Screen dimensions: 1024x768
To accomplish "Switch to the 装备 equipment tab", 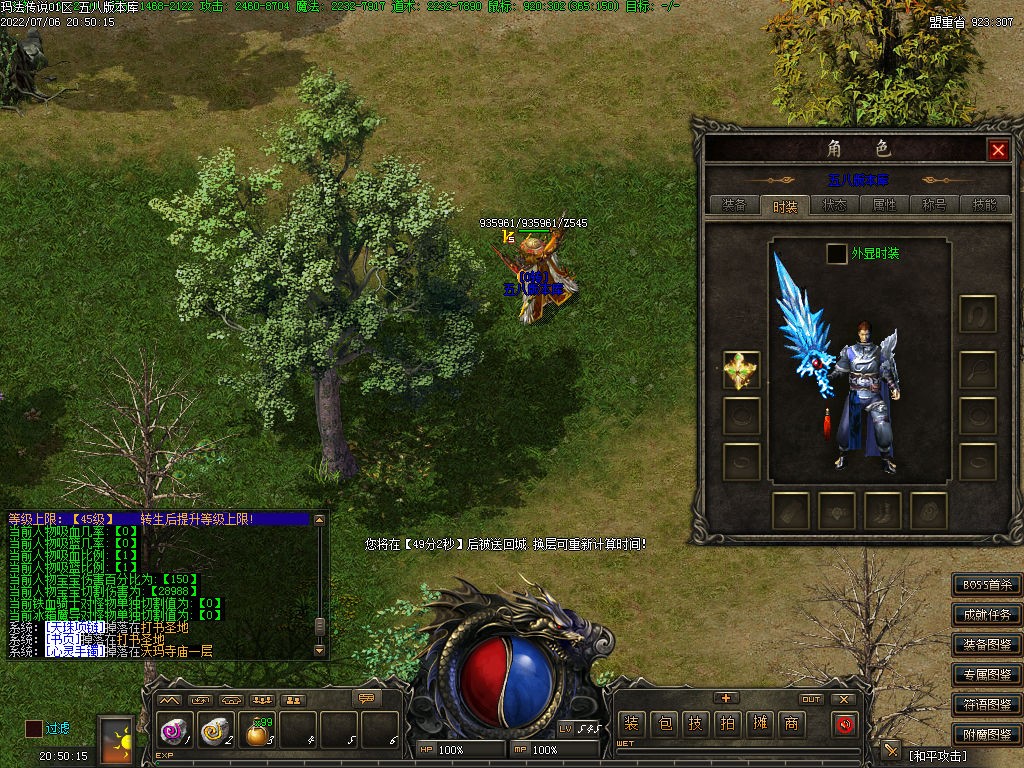I will (x=734, y=205).
